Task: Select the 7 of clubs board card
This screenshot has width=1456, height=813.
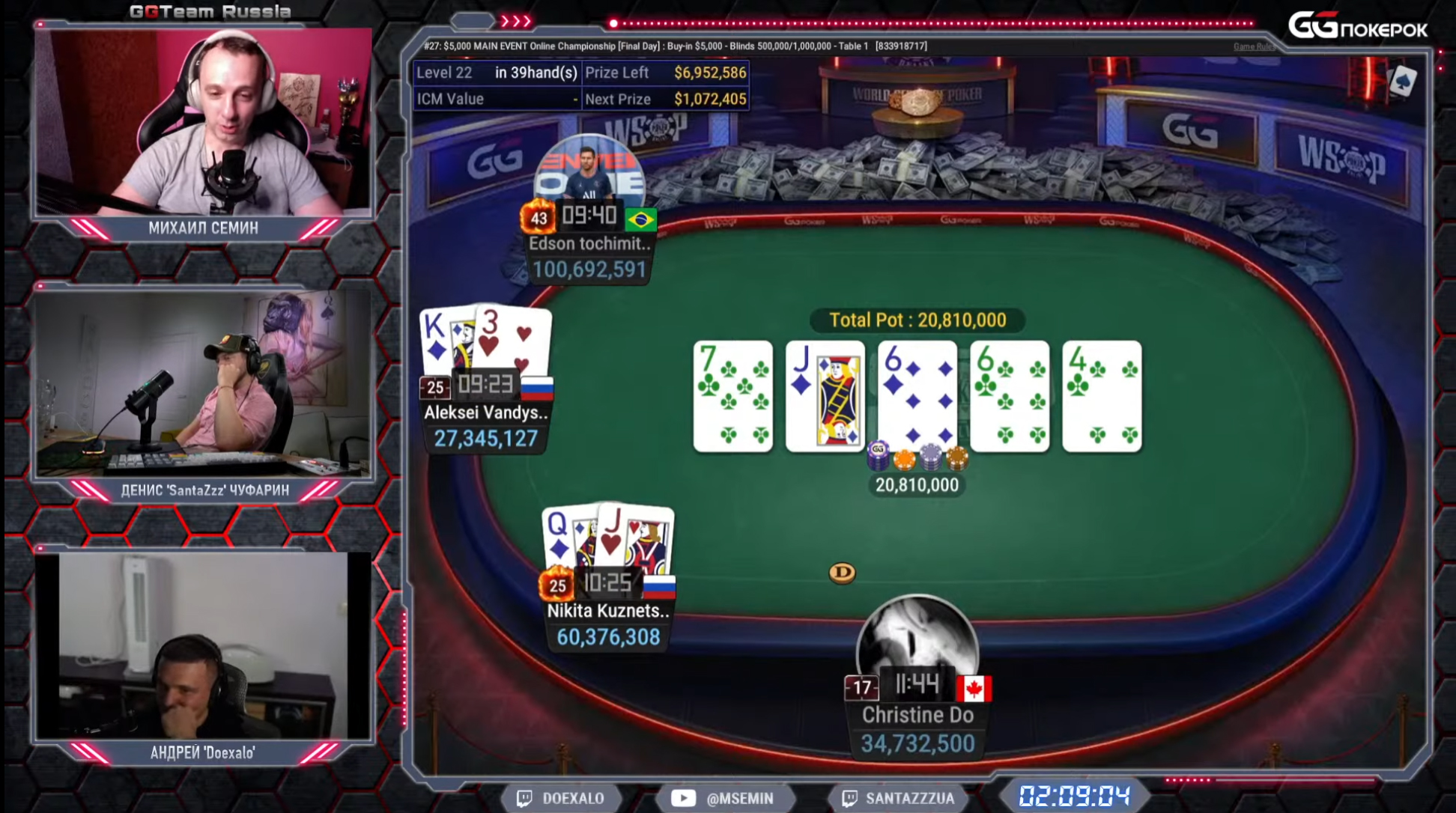Action: point(732,396)
